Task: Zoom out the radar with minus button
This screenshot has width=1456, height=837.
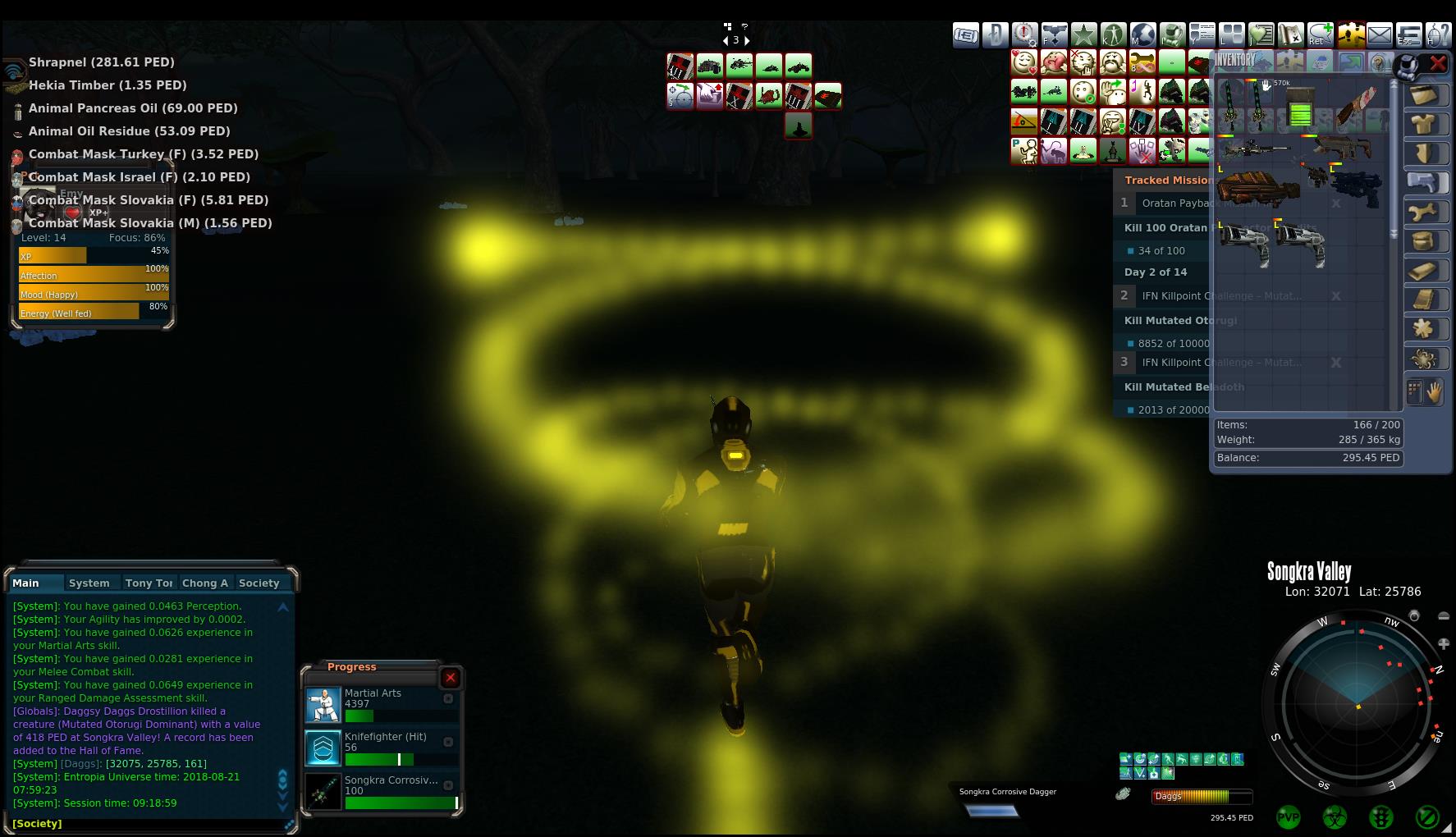Action: pyautogui.click(x=1444, y=615)
